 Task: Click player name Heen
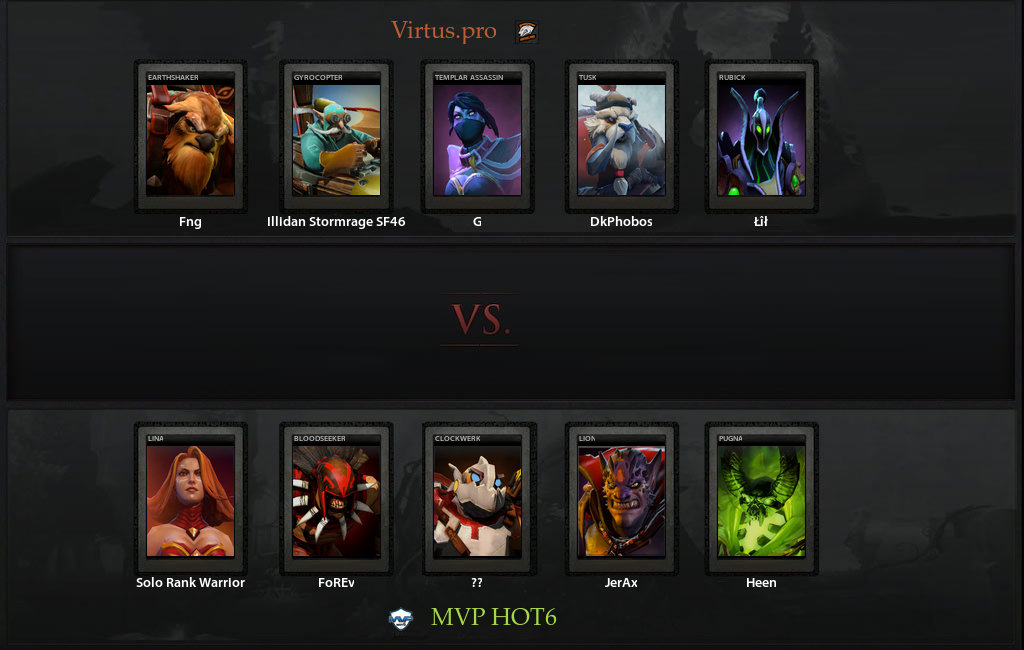click(x=761, y=582)
